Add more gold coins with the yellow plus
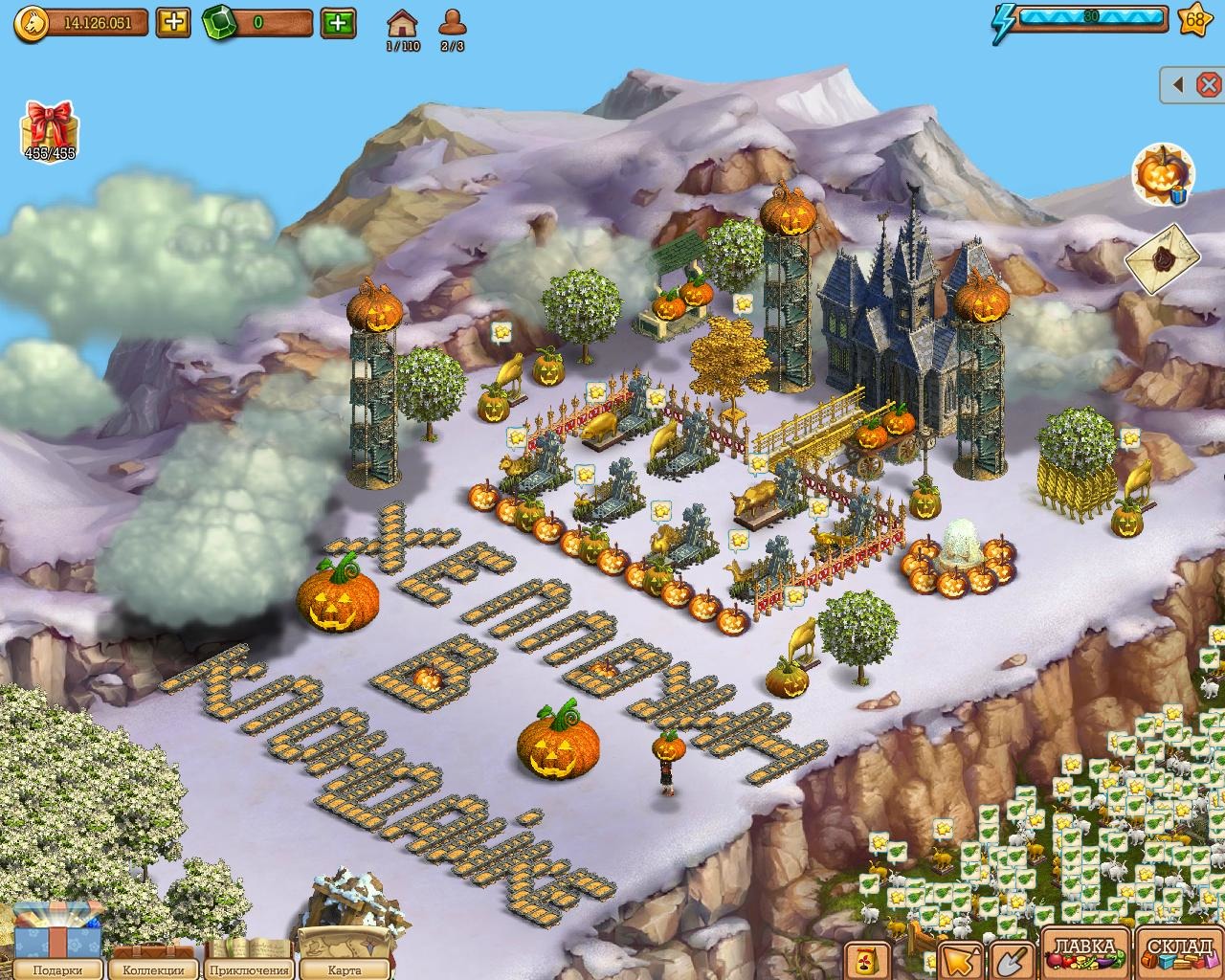1225x980 pixels. (x=172, y=22)
